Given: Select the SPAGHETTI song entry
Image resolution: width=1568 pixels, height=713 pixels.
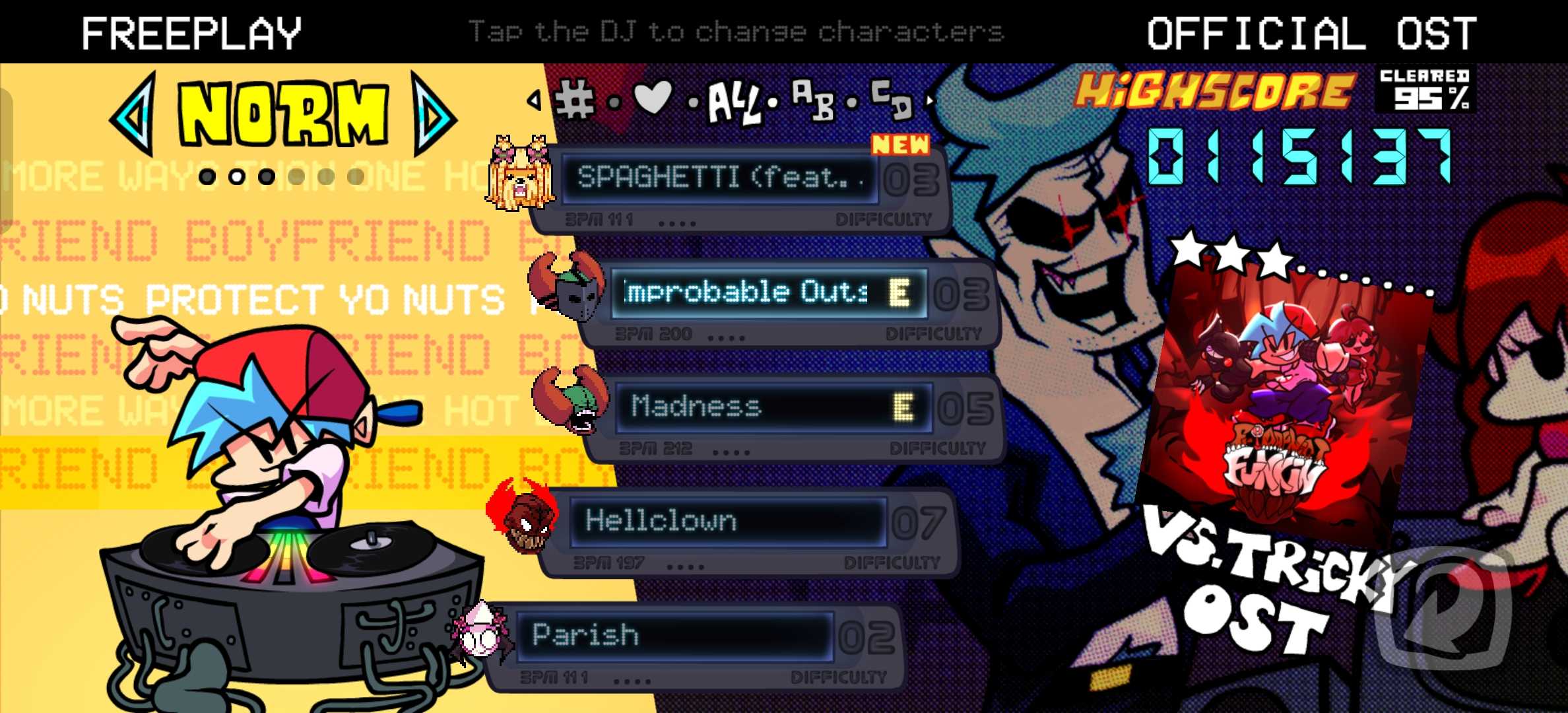Looking at the screenshot, I should pos(719,178).
